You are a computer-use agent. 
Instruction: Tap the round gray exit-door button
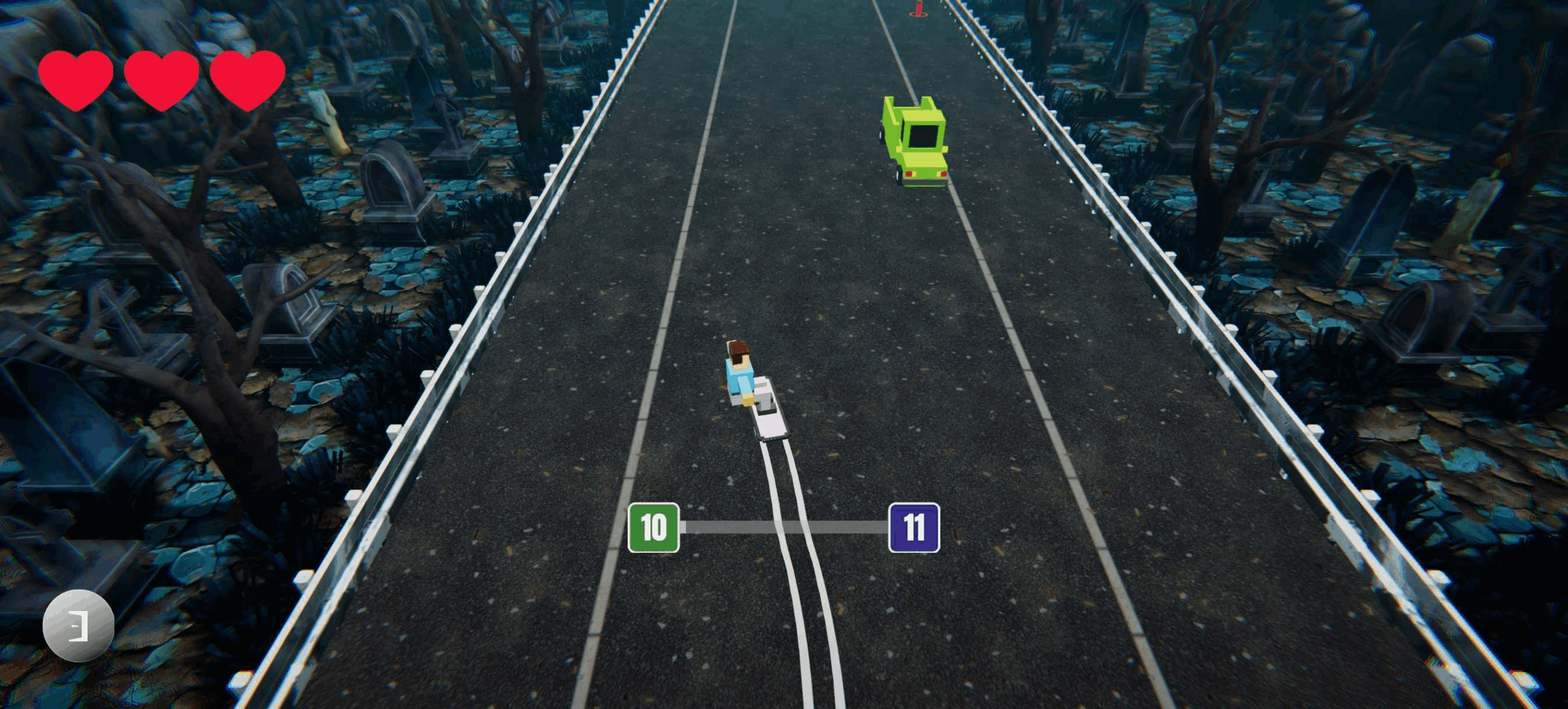[78, 625]
